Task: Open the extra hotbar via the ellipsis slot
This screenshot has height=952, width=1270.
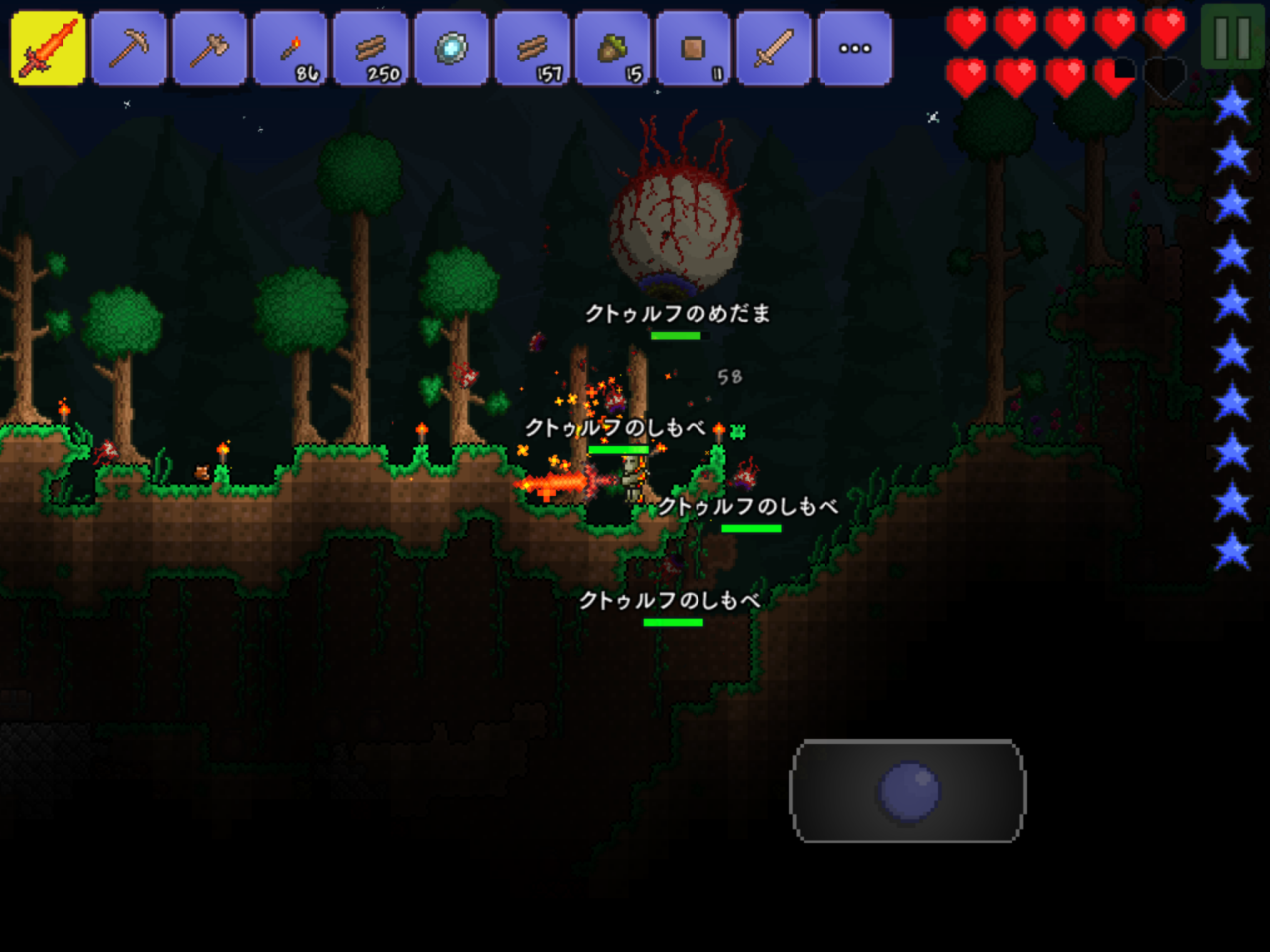Action: [x=854, y=46]
